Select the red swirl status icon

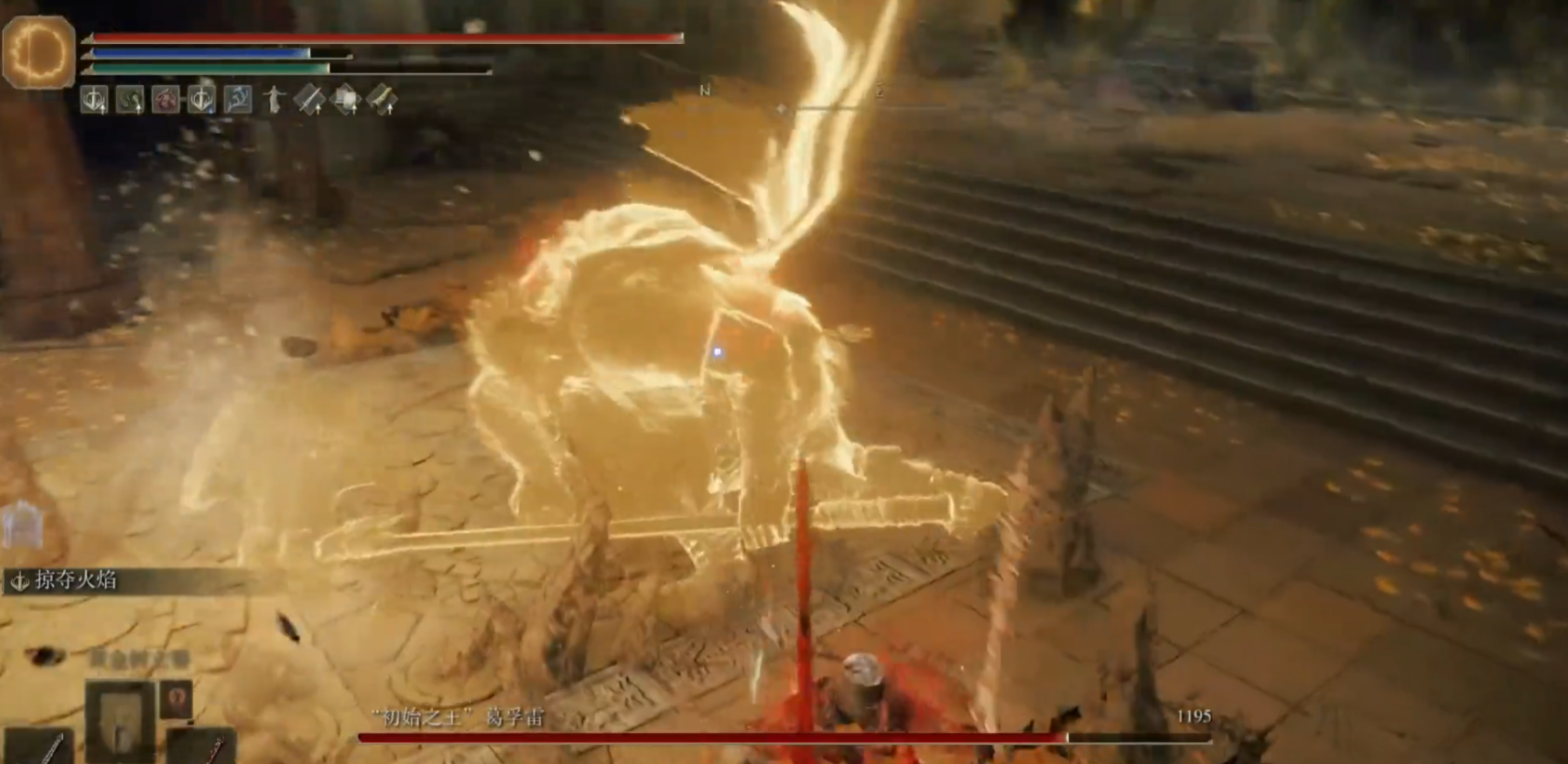(x=166, y=99)
